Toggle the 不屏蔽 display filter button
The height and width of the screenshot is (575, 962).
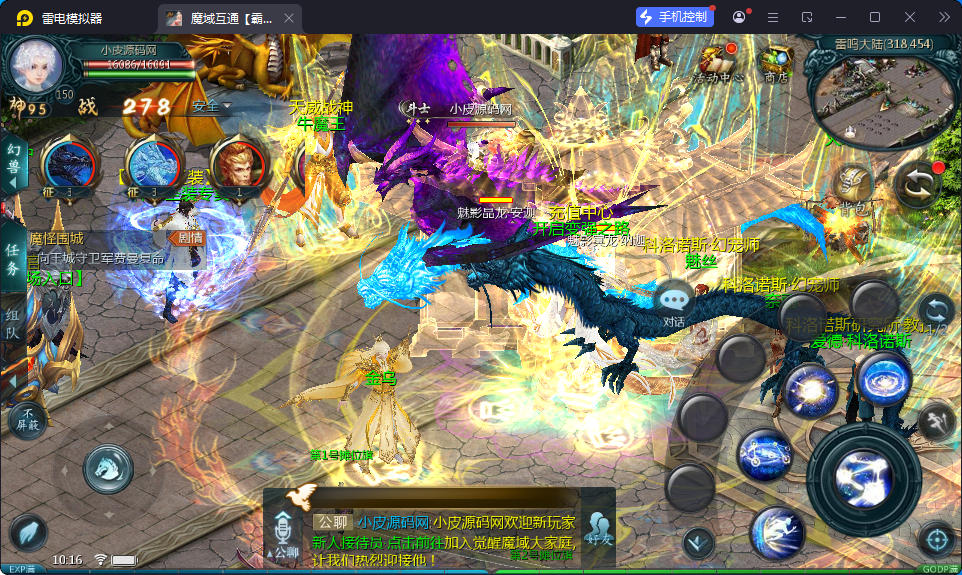[x=29, y=419]
